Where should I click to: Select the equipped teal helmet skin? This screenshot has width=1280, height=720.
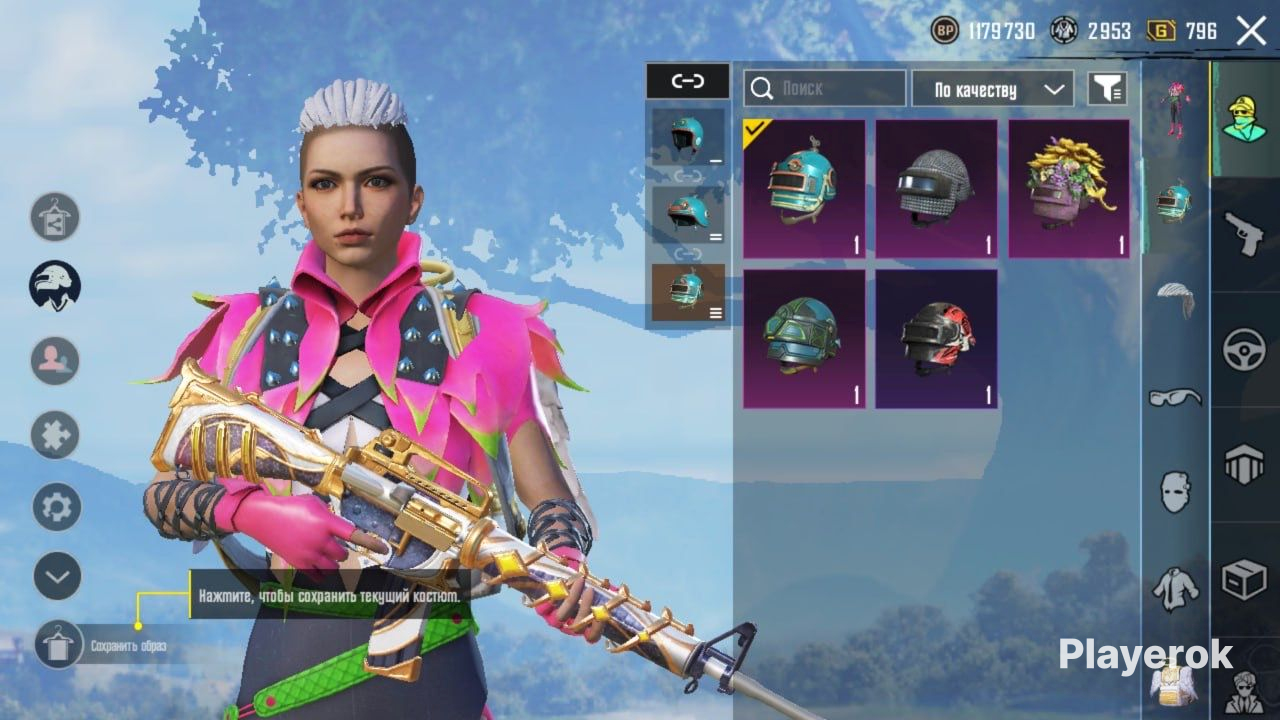point(804,189)
